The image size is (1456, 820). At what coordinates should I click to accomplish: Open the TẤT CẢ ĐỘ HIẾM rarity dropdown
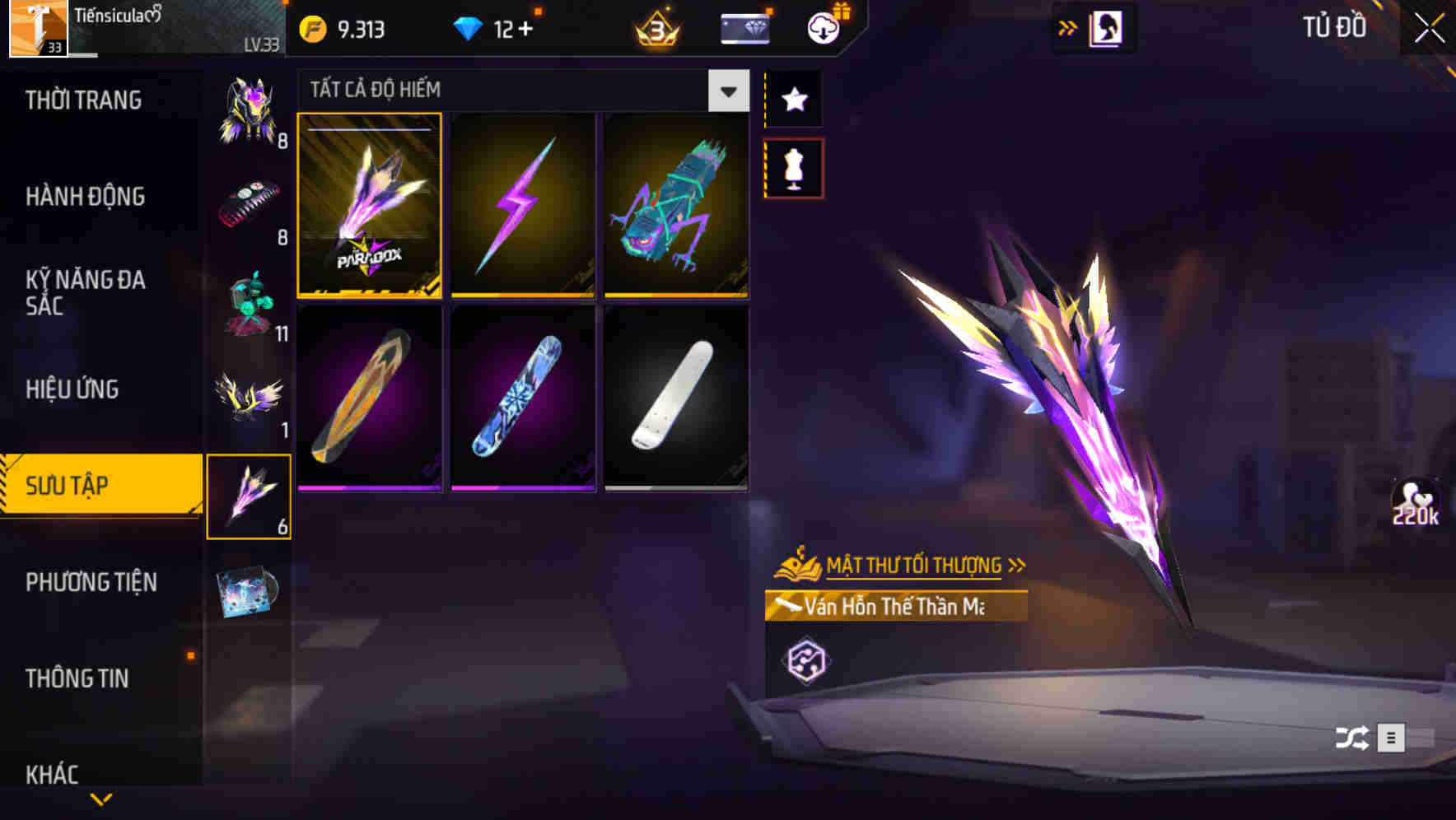click(x=726, y=91)
